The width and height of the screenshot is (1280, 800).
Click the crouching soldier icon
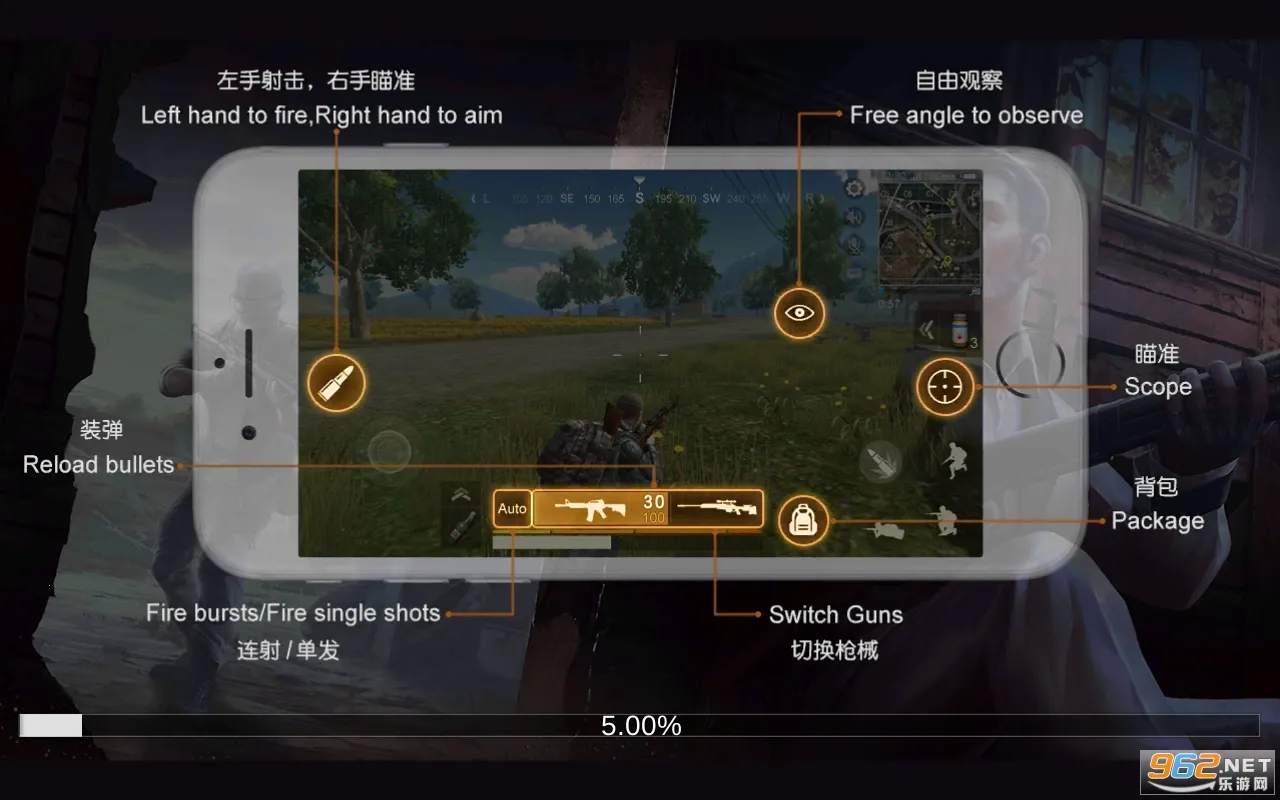(x=943, y=519)
